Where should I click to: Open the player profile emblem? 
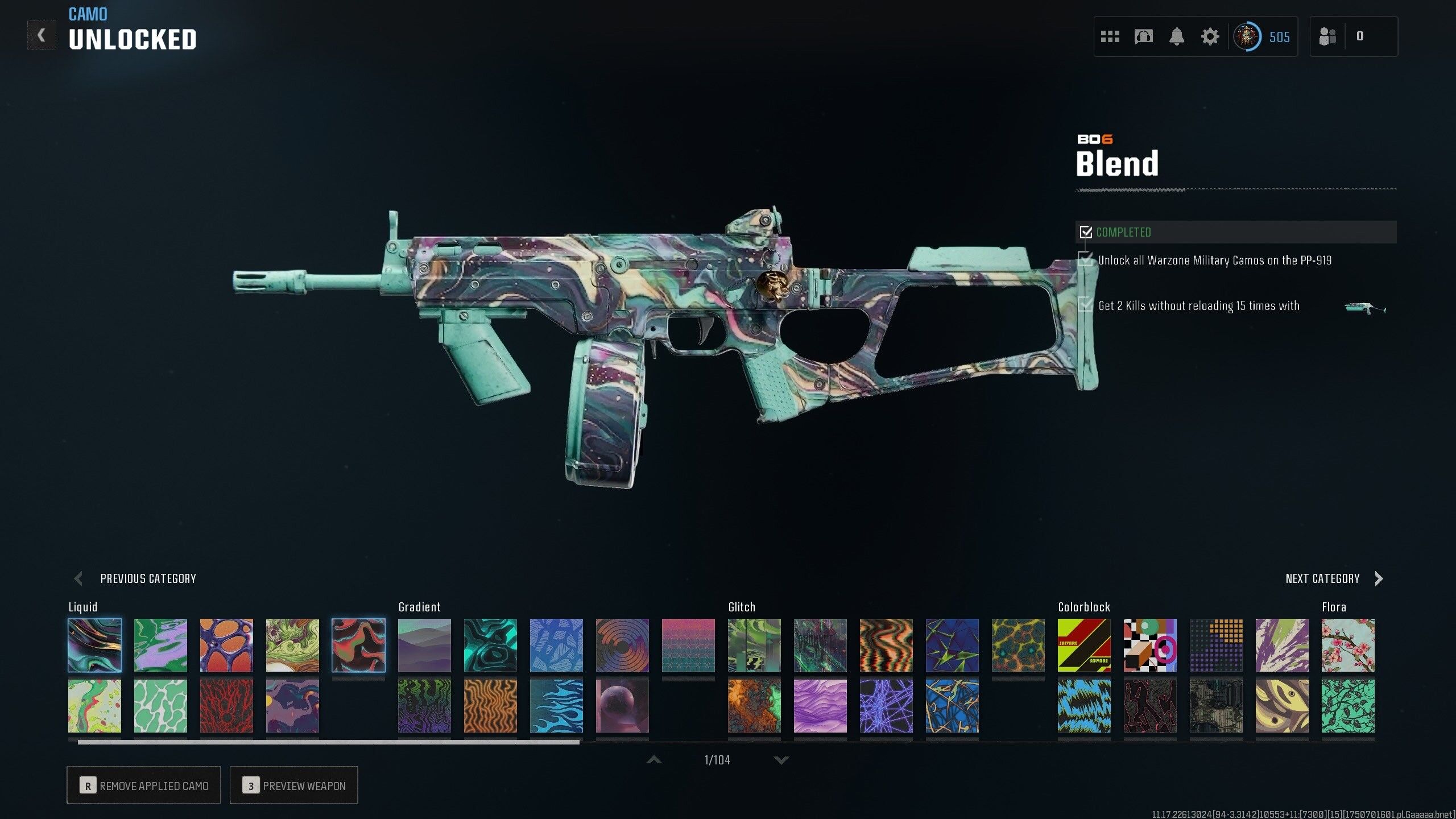[x=1247, y=37]
